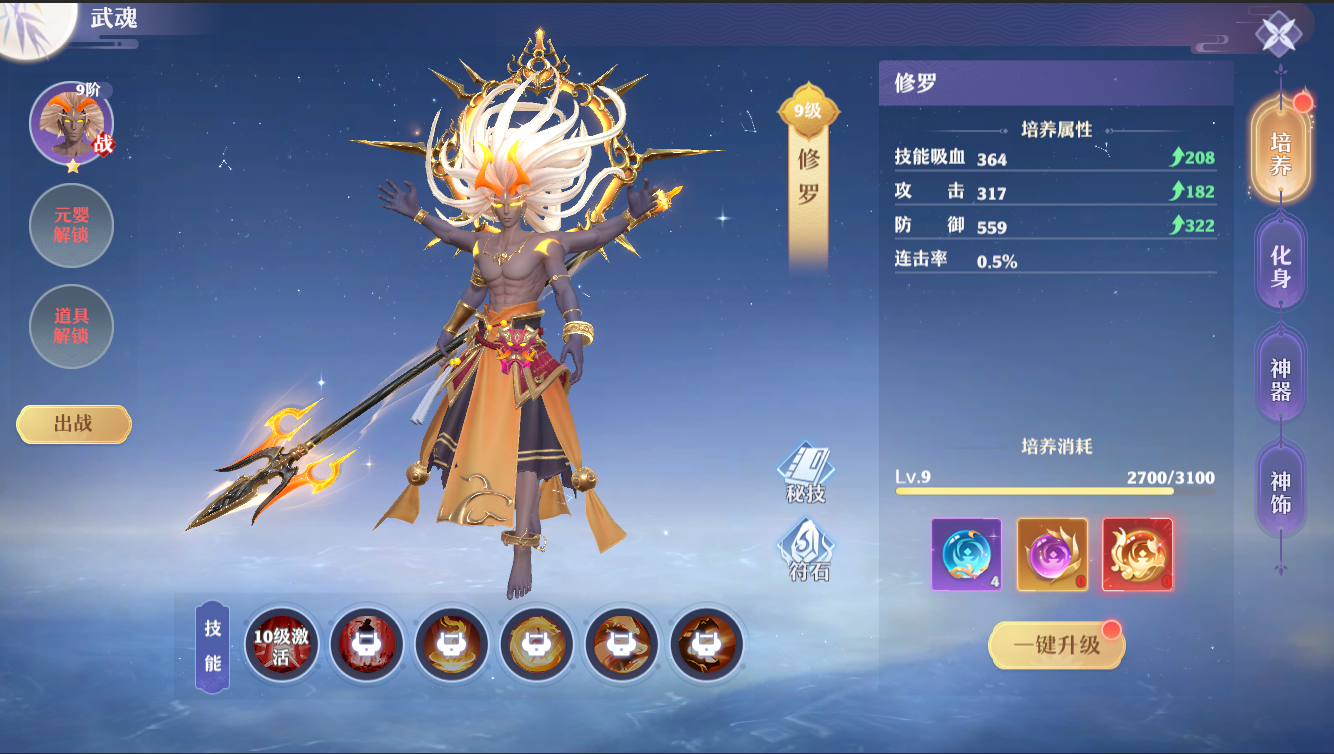Select the first red skill icon
Image resolution: width=1334 pixels, height=754 pixels.
point(366,646)
